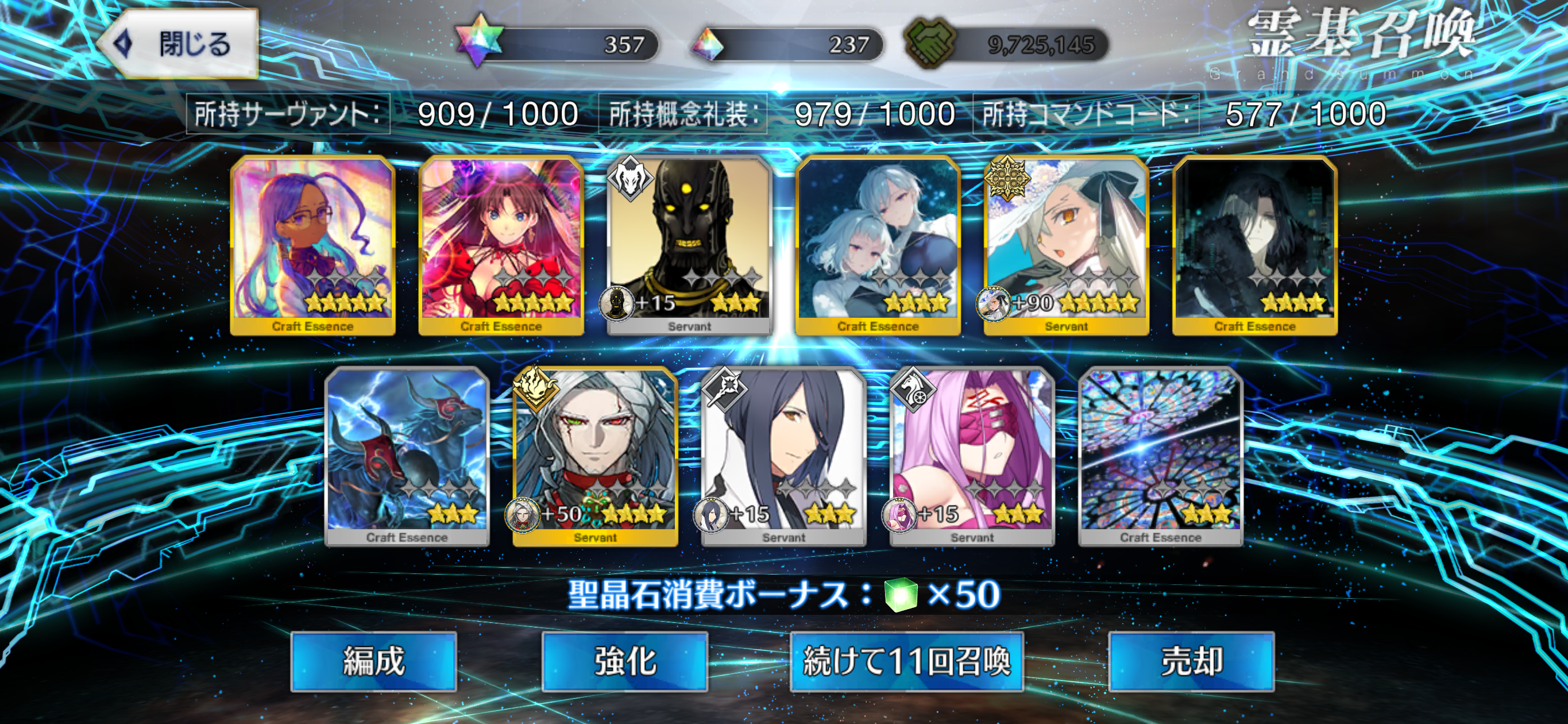Close the summon results with 閉じる
This screenshot has width=1568, height=724.
tap(180, 44)
